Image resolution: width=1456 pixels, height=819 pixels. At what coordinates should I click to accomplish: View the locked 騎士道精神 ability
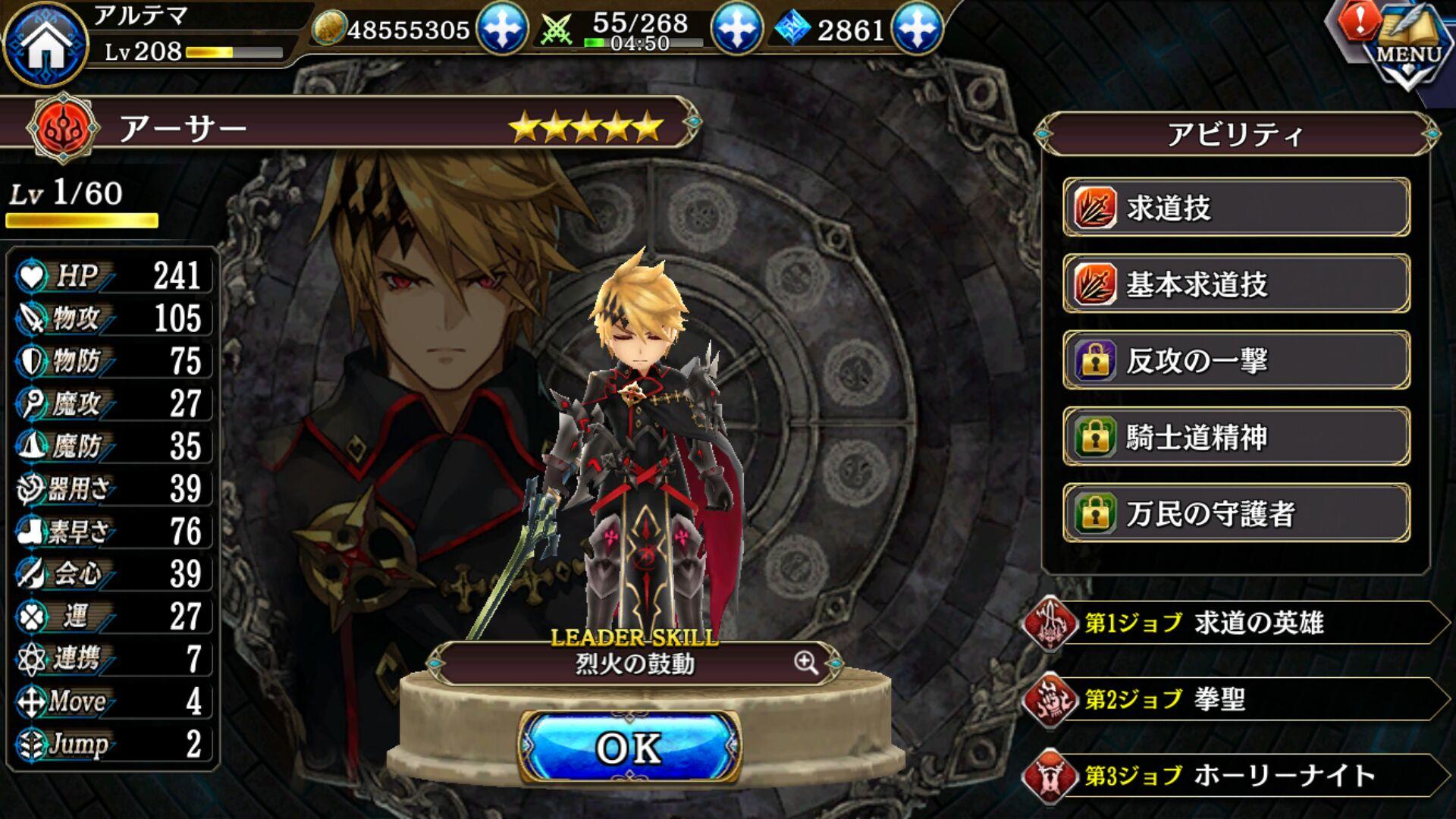click(1236, 437)
